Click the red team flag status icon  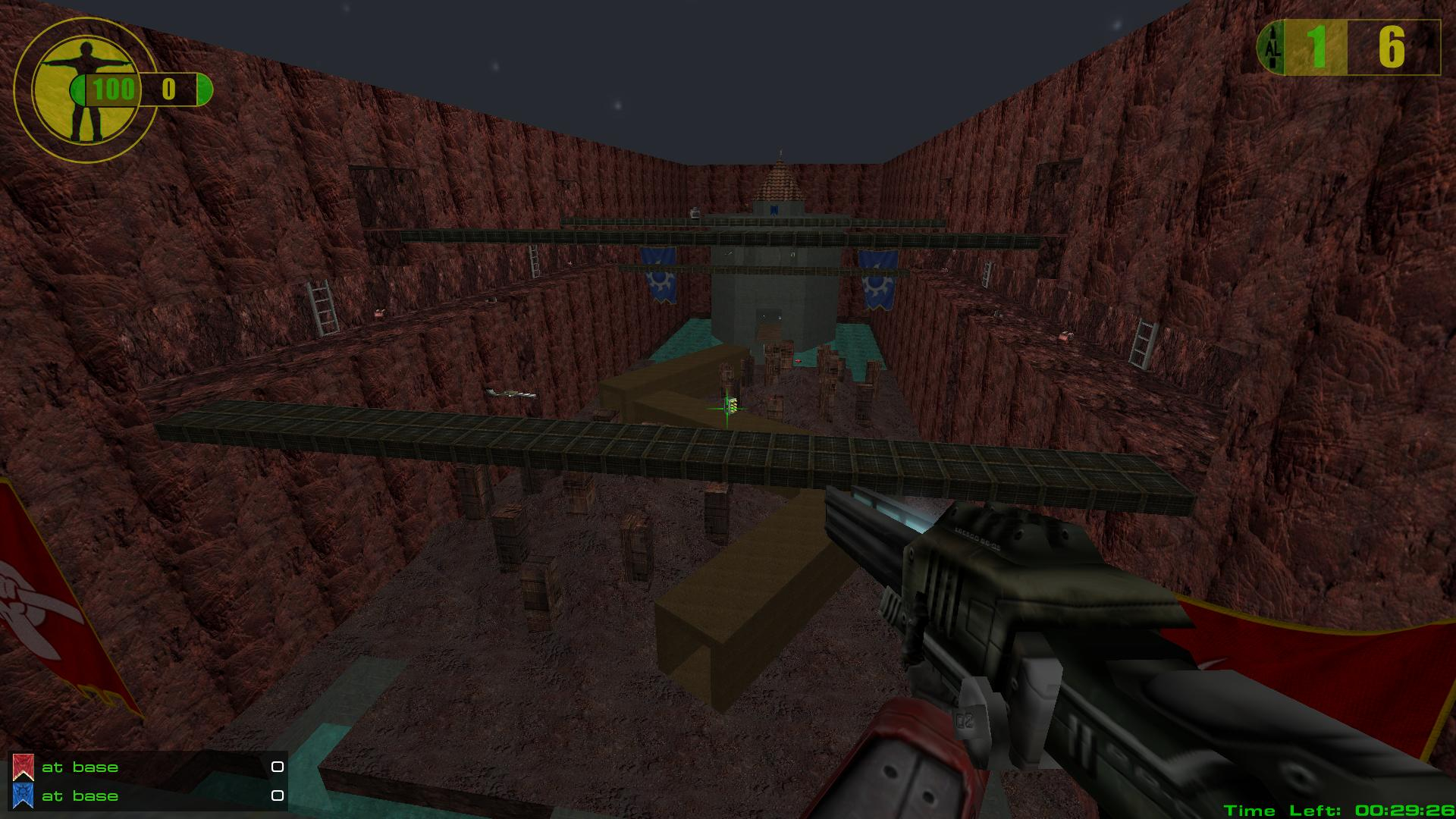23,767
